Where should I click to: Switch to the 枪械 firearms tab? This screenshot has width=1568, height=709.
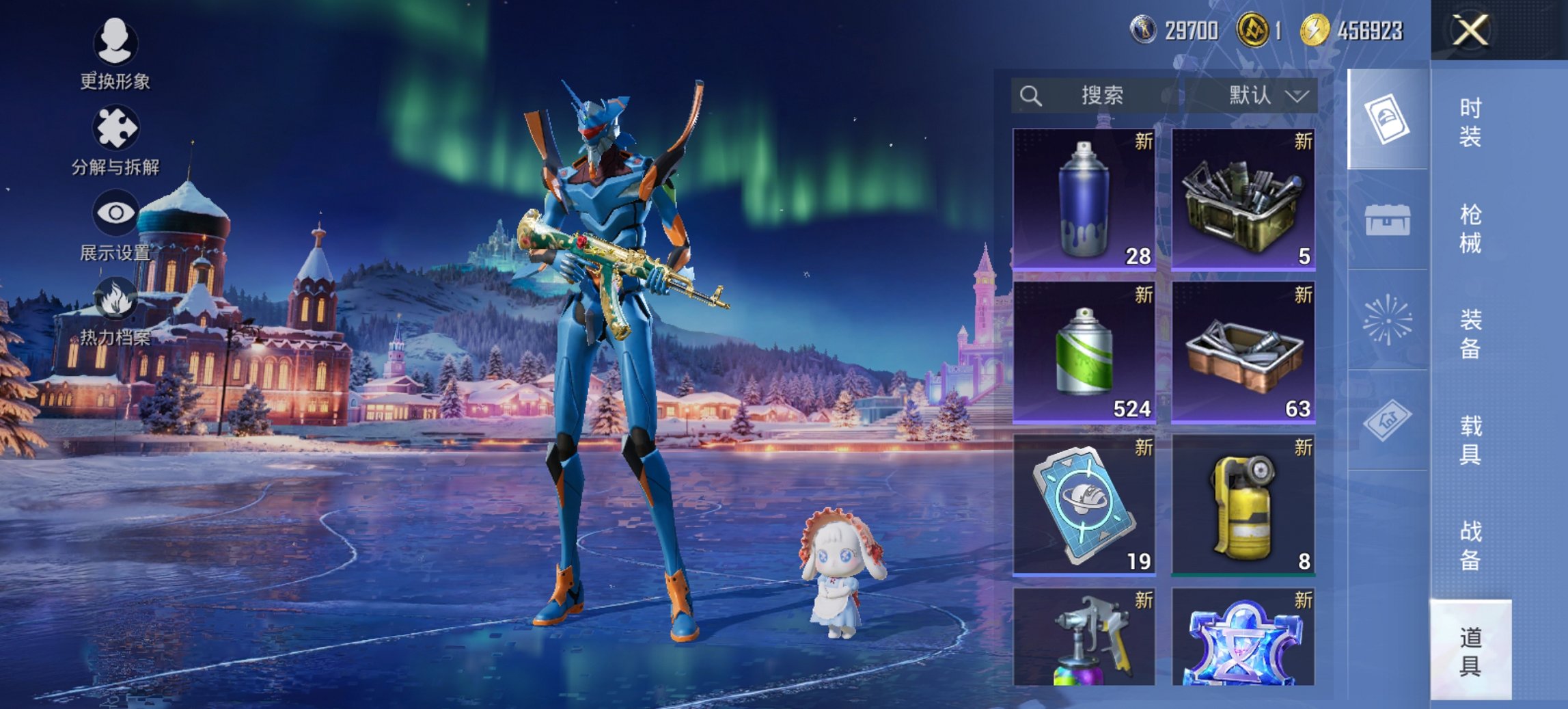(1470, 228)
